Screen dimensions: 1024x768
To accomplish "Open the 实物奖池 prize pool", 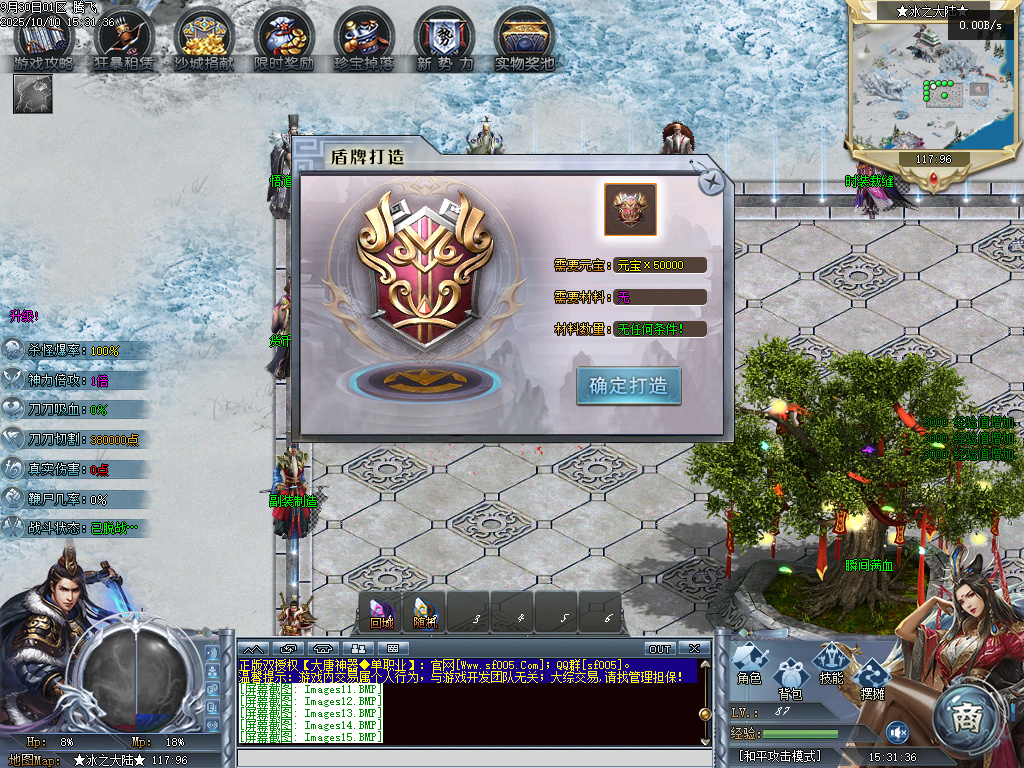I will (524, 40).
